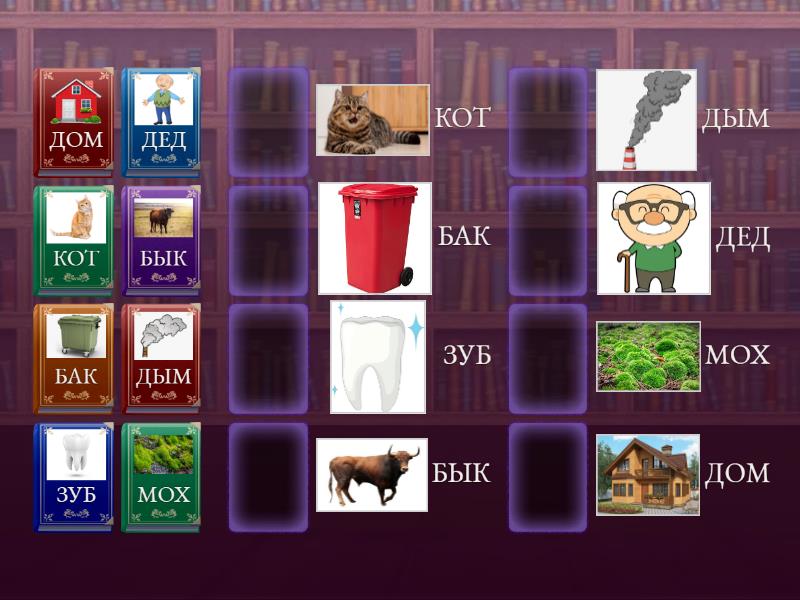800x600 pixels.
Task: Choose the slot beside the smoking chimney picture
Action: pyautogui.click(x=548, y=122)
